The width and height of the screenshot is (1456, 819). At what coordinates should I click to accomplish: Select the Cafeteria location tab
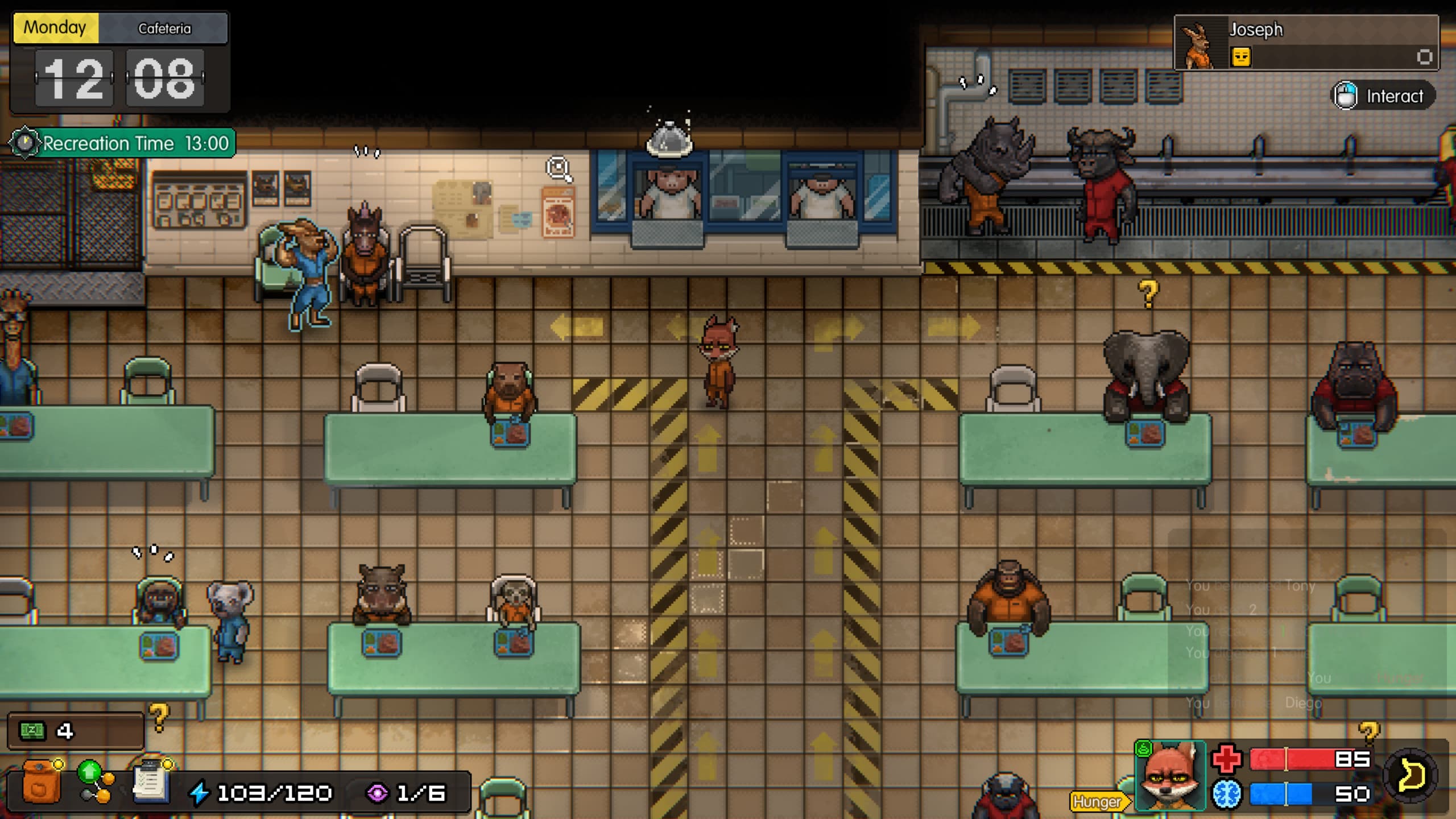click(x=165, y=28)
